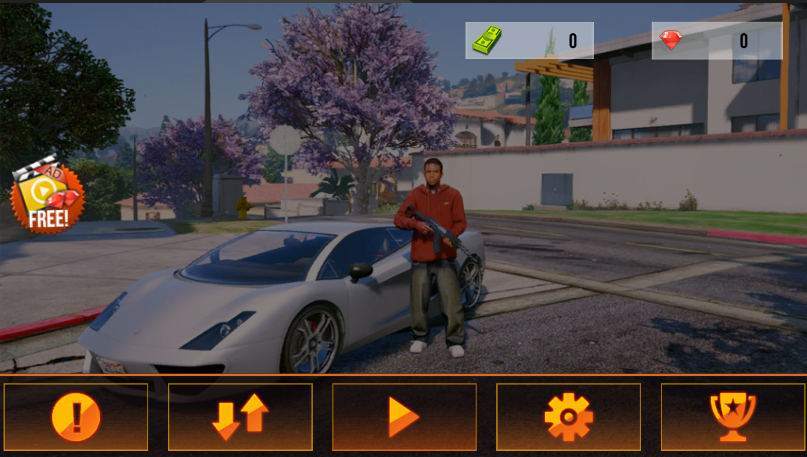
Task: Open the red gem balance panel
Action: (x=716, y=41)
